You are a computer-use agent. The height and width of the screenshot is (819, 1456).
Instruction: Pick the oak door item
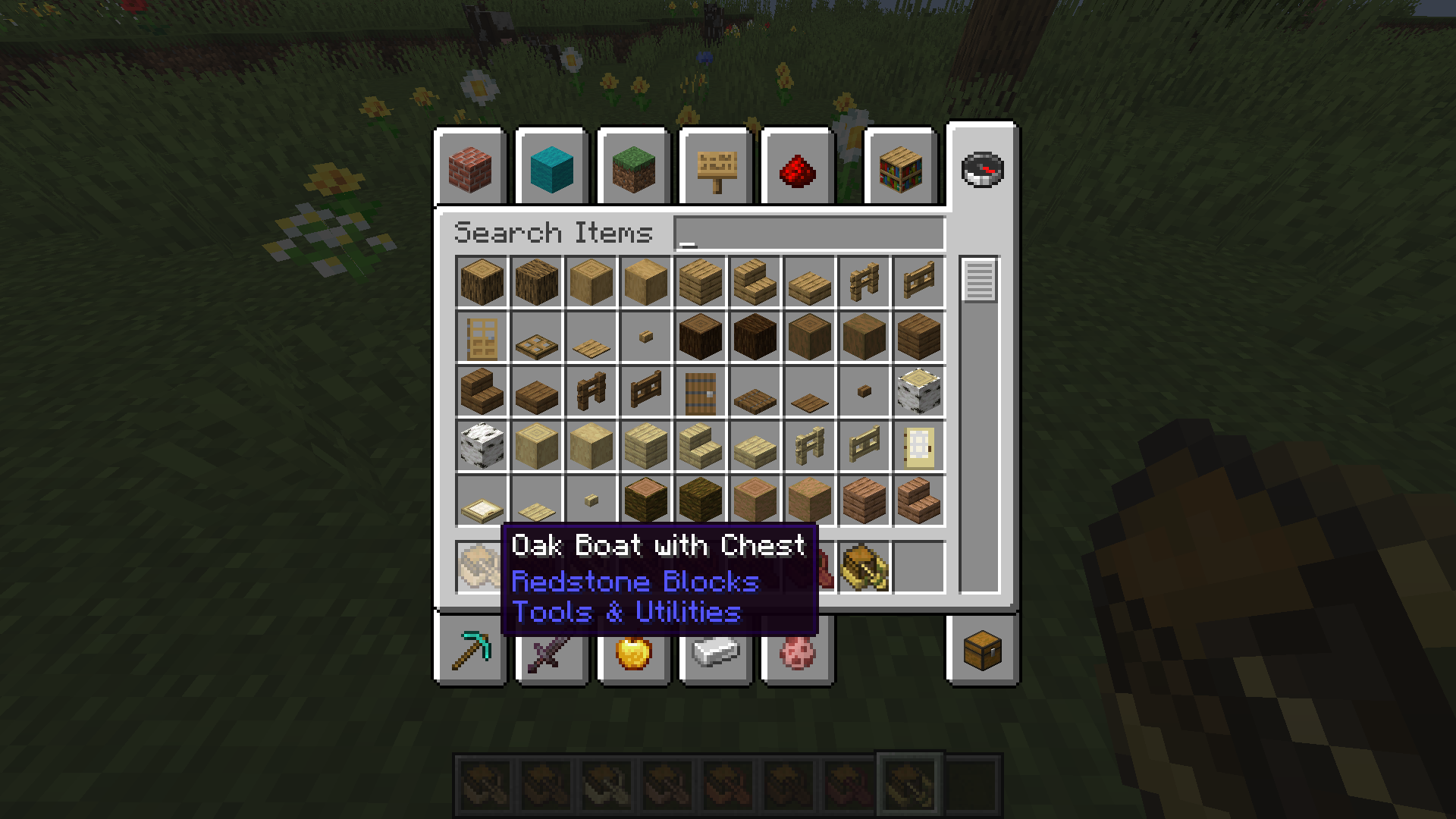[x=482, y=337]
